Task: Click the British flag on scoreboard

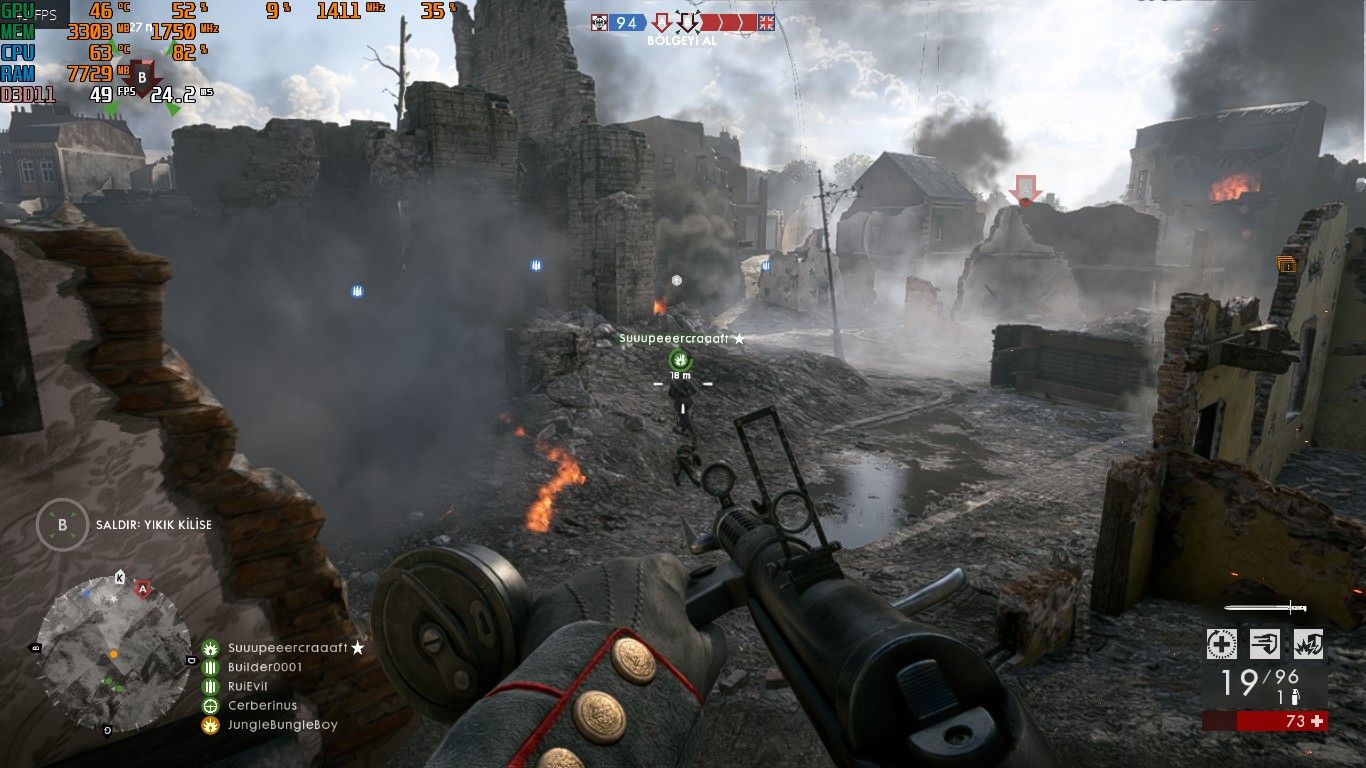Action: pos(767,22)
